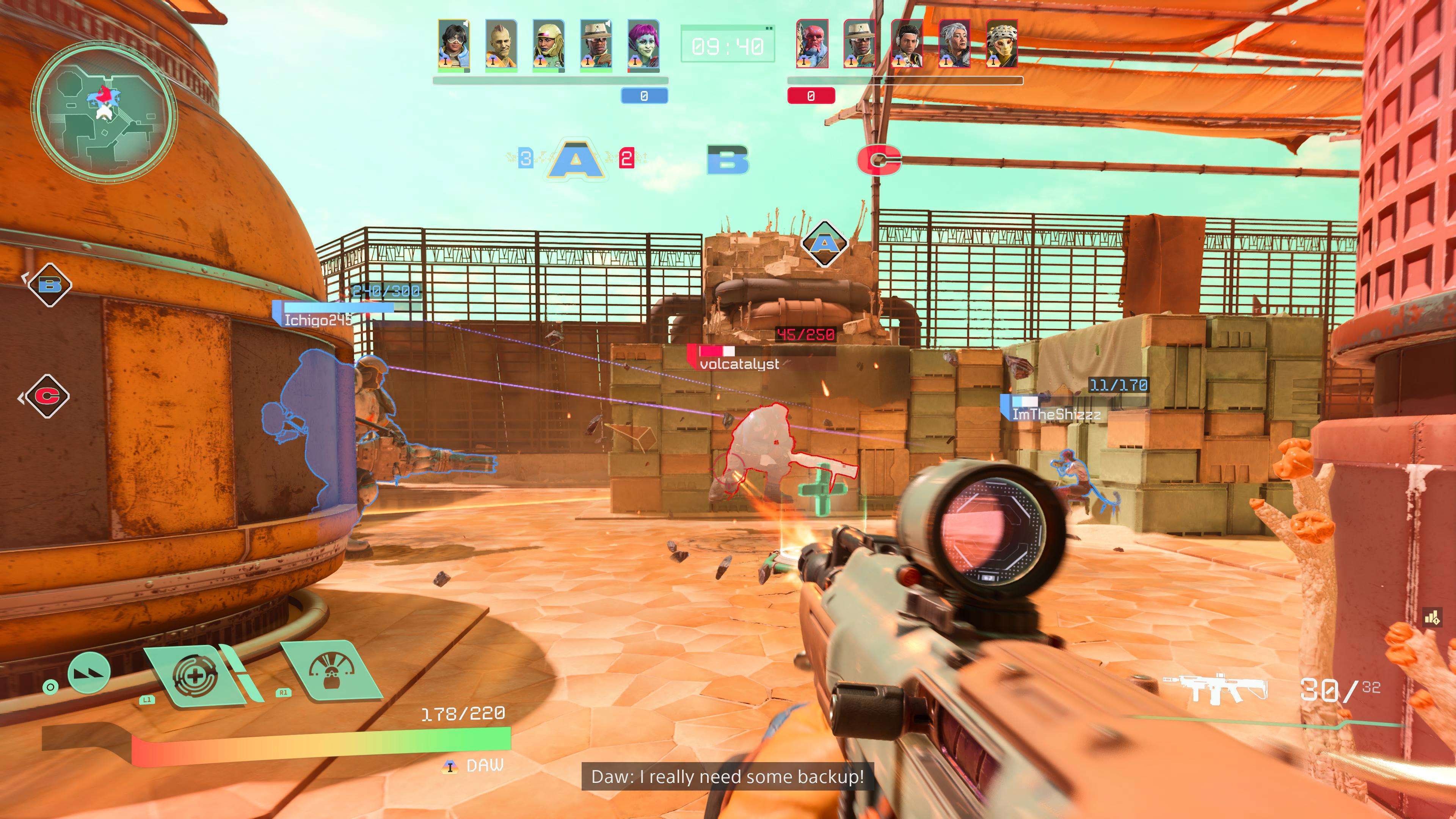Viewport: 1456px width, 819px height.
Task: Select the diamond-shaped red C objective waypoint
Action: coord(47,396)
